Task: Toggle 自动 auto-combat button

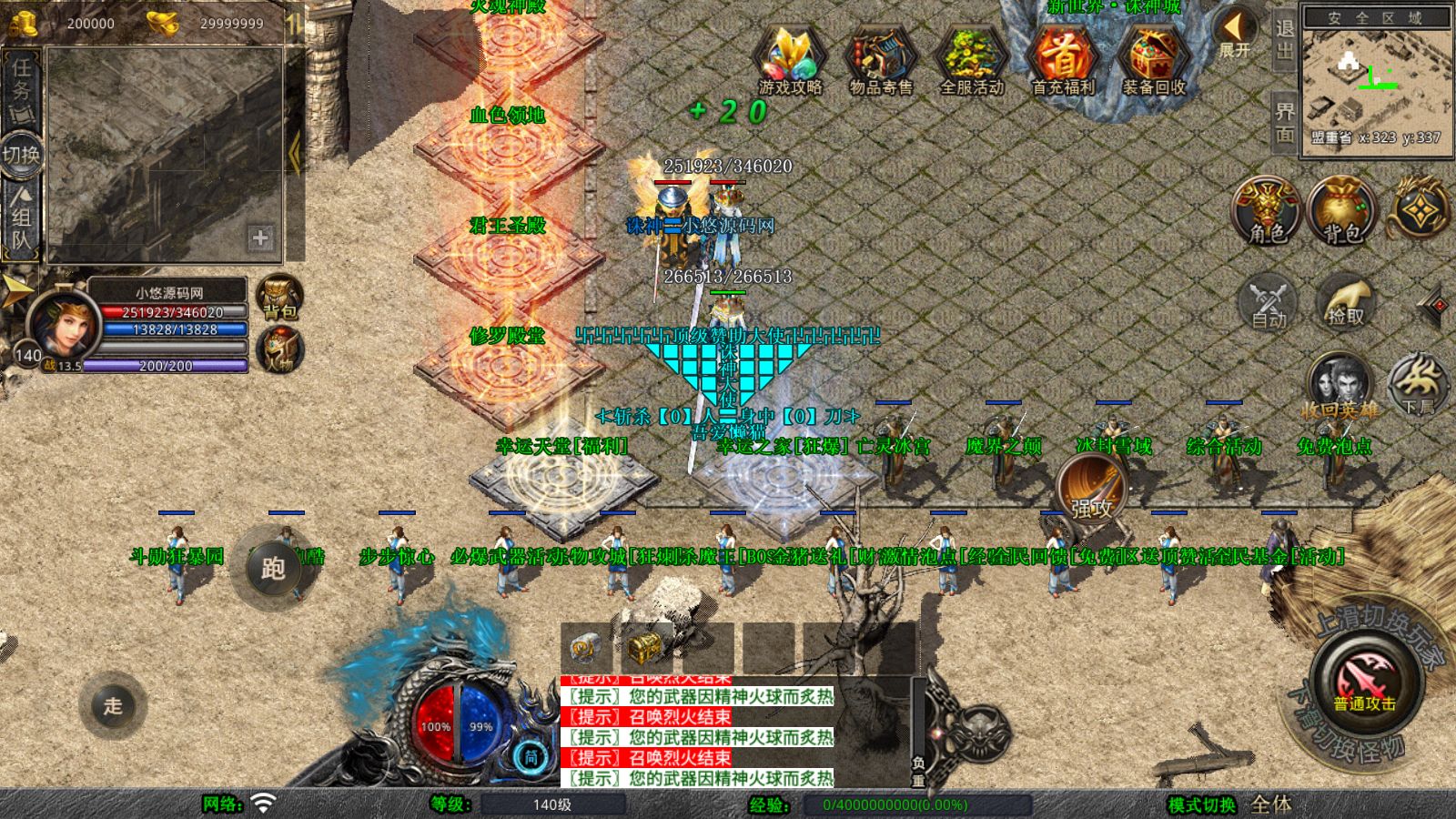Action: pyautogui.click(x=1269, y=301)
